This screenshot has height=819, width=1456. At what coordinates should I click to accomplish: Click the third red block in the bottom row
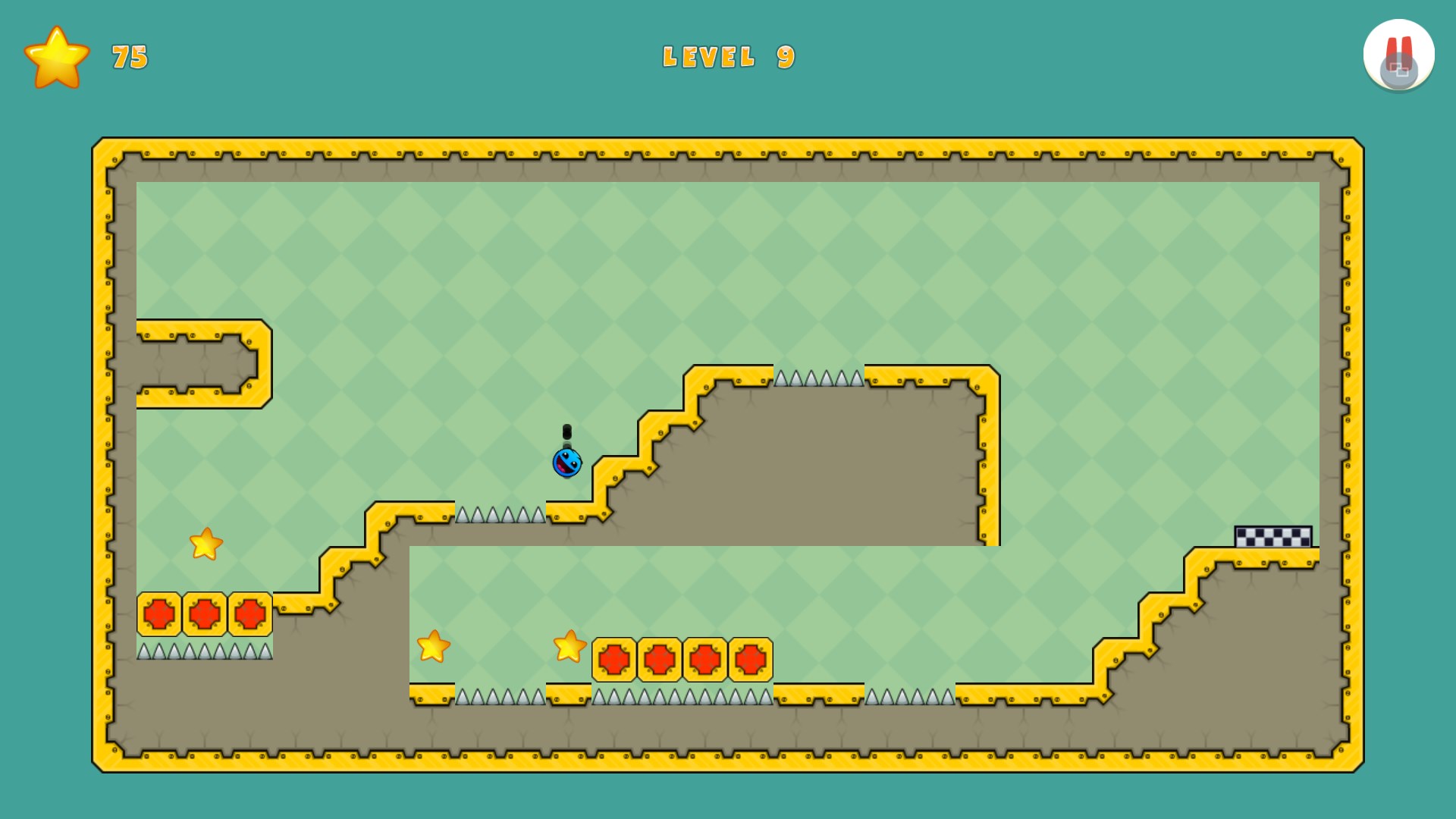[x=704, y=659]
